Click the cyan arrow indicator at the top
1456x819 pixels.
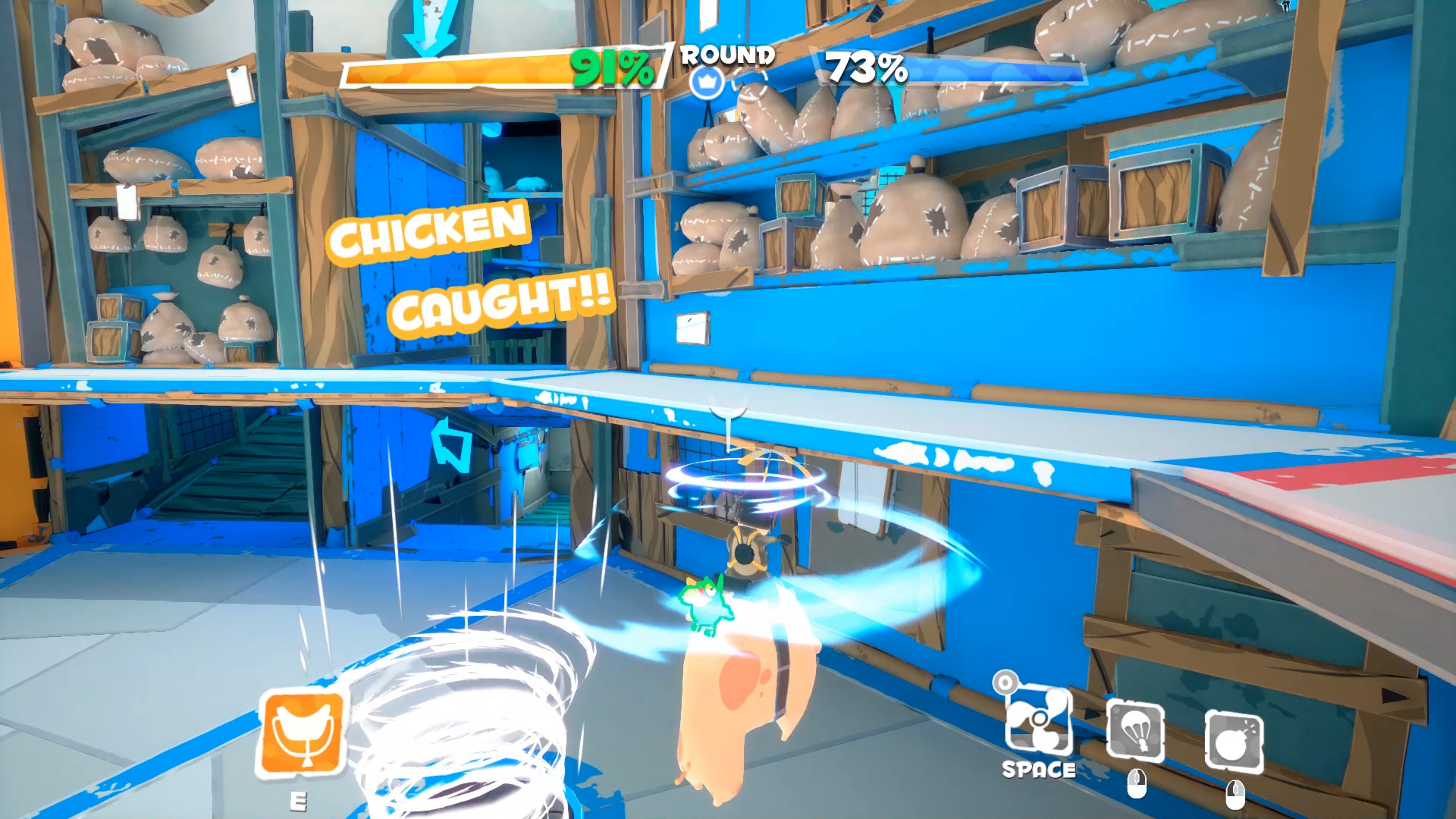(429, 27)
